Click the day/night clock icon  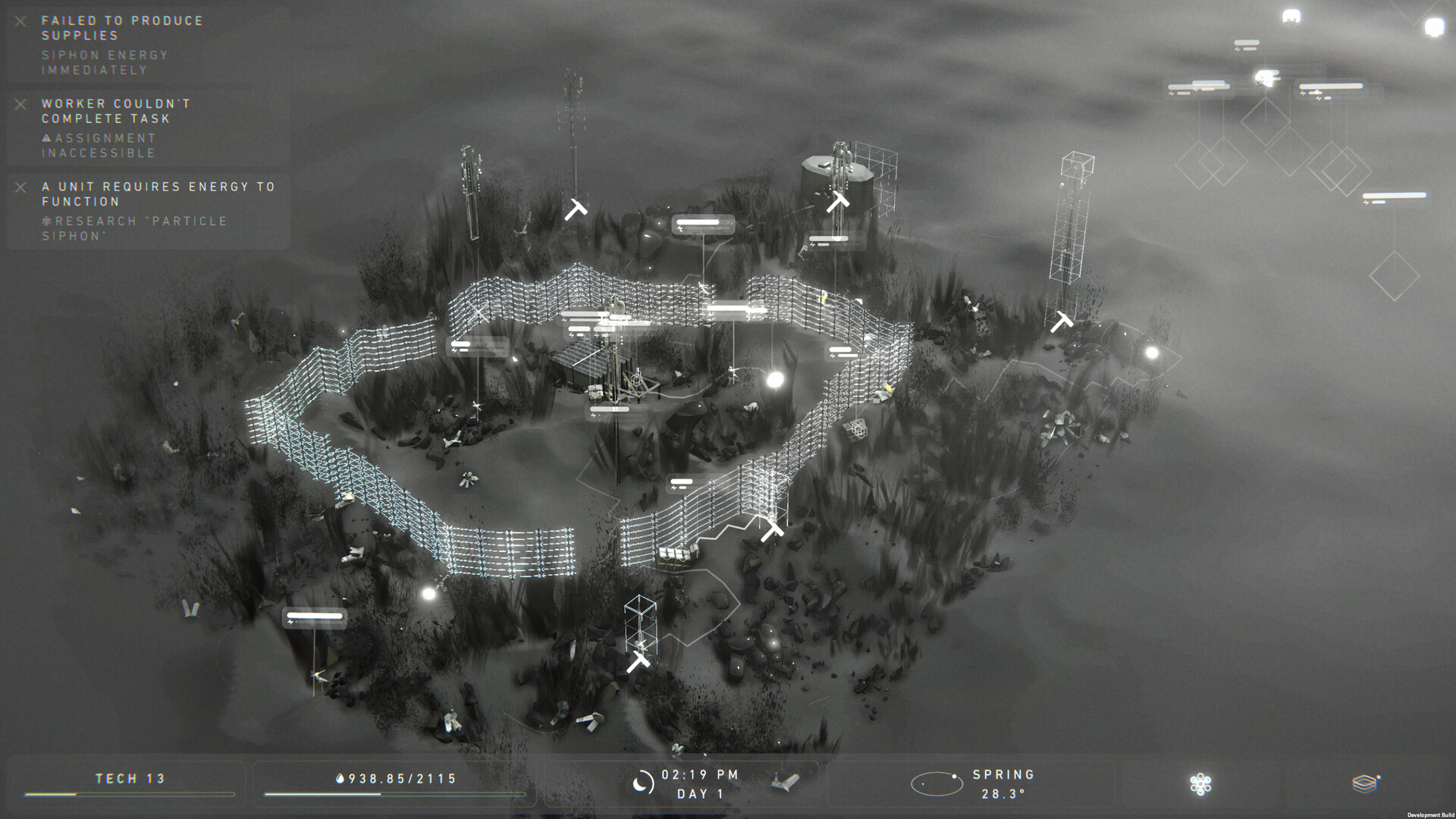coord(642,783)
